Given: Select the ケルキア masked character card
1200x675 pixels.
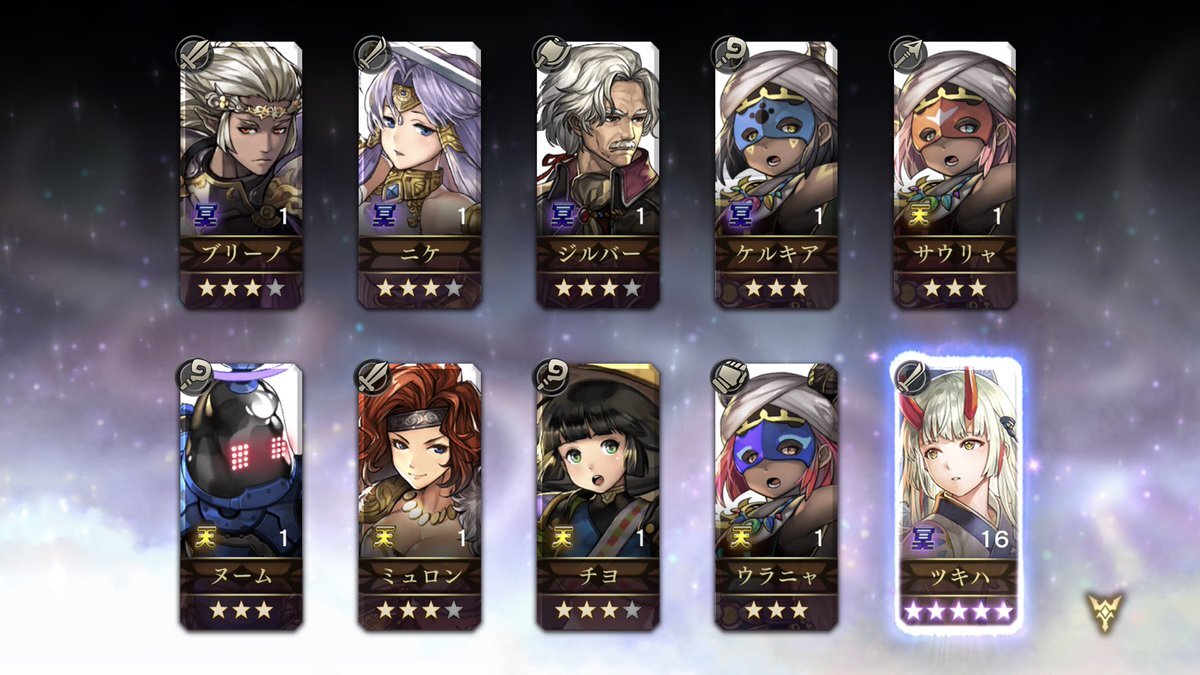Looking at the screenshot, I should [776, 175].
